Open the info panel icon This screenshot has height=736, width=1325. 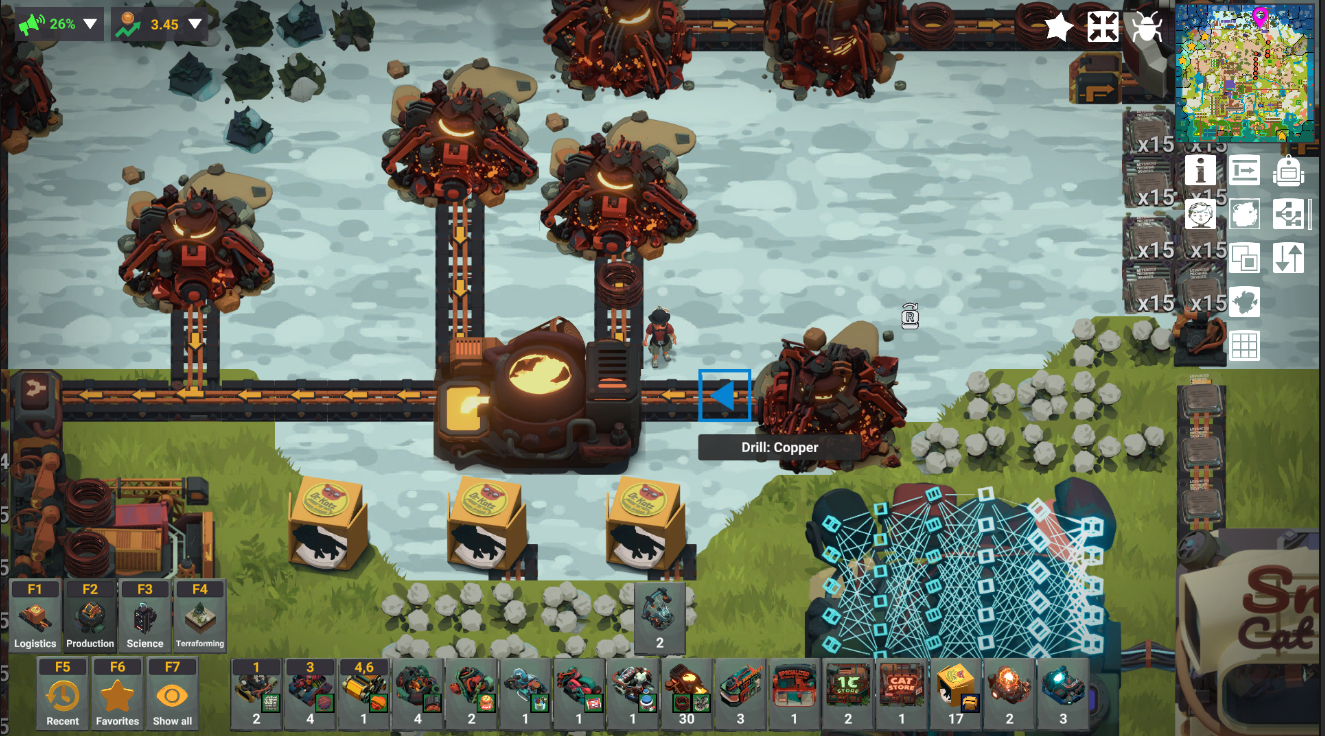[1200, 171]
